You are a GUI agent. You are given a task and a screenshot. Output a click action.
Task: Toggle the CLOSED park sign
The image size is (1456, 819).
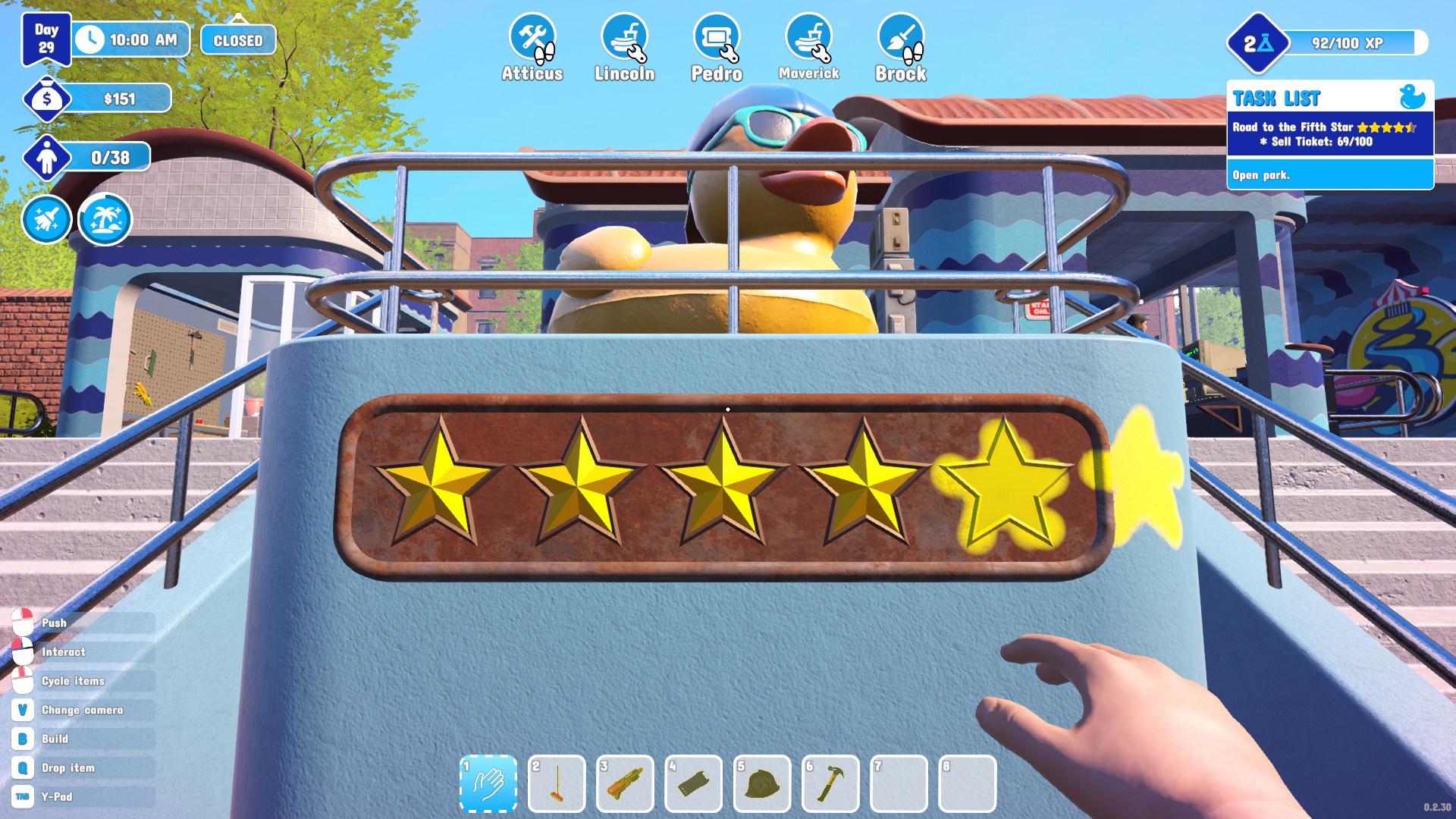[x=238, y=40]
